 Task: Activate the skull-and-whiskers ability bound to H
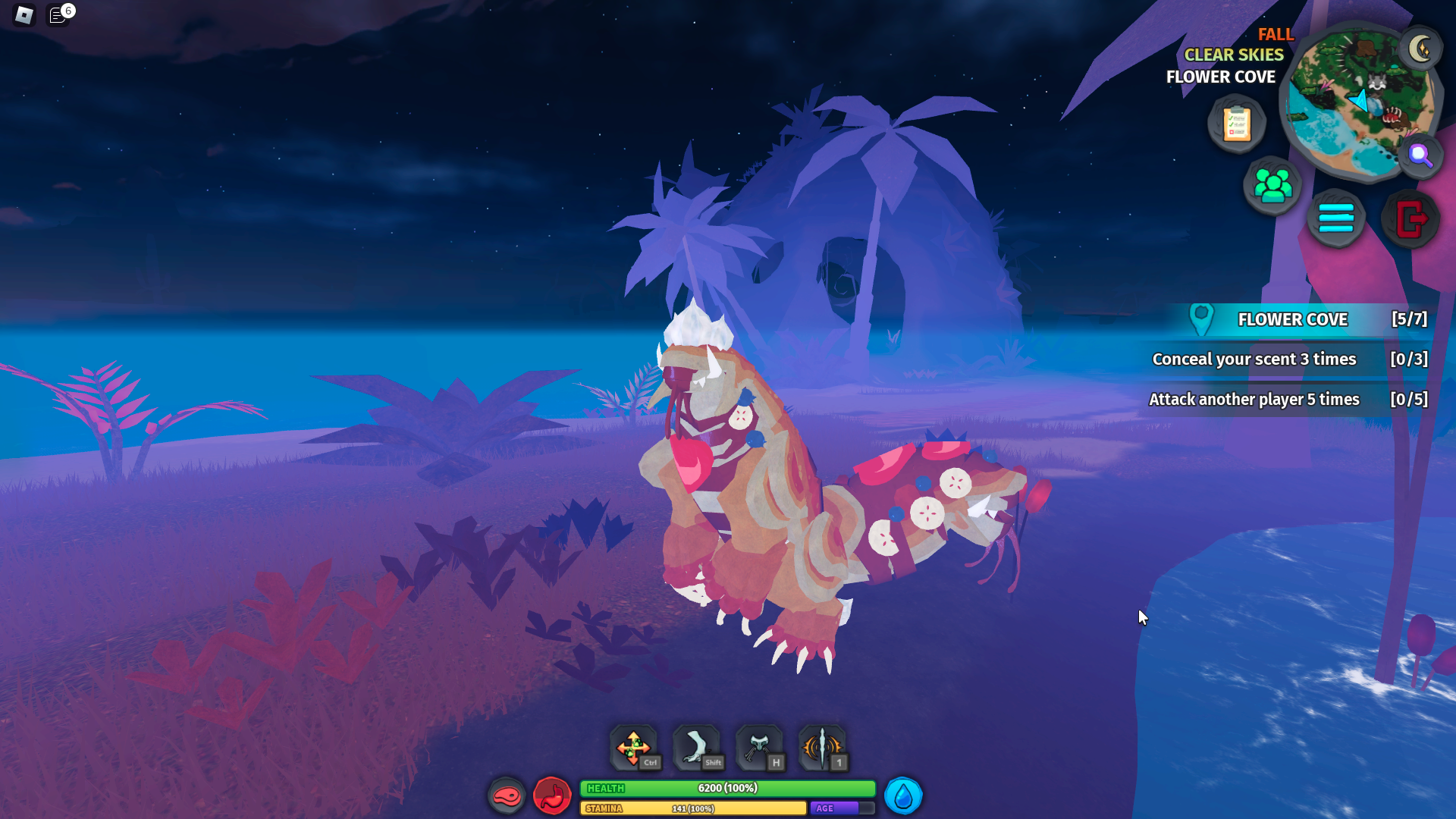click(759, 748)
